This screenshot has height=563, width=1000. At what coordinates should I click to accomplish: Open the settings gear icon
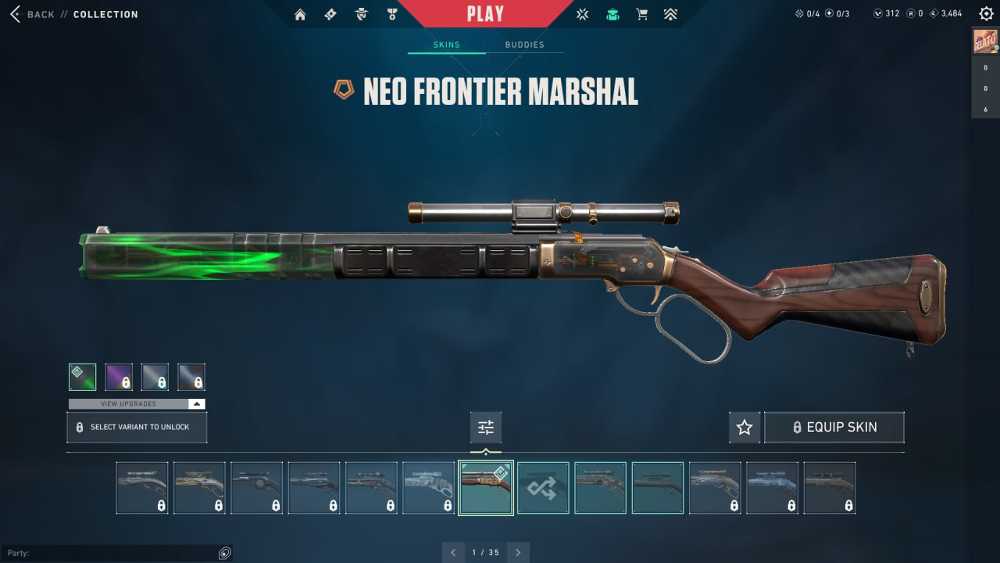[986, 14]
